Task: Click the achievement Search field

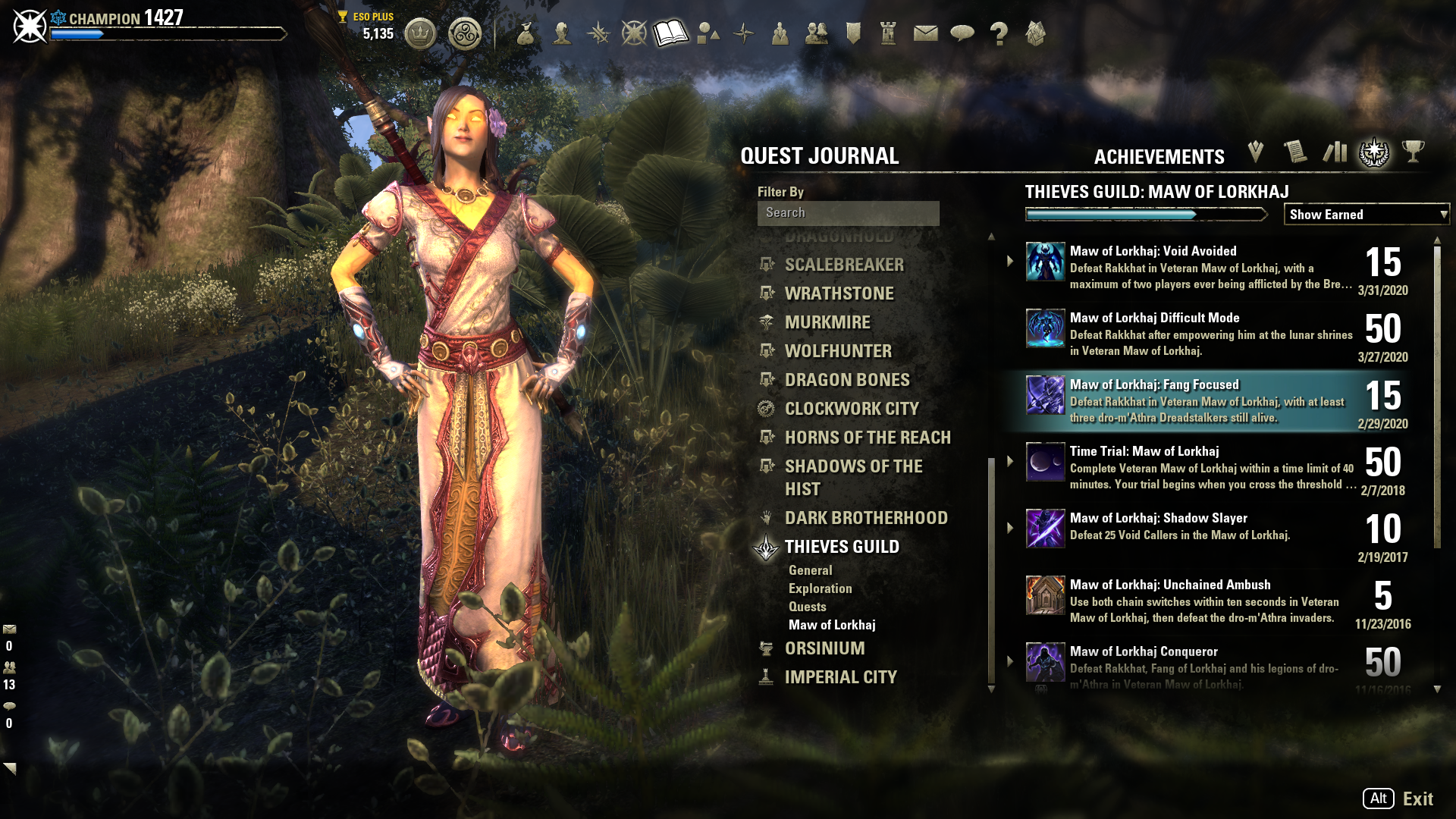Action: 848,213
